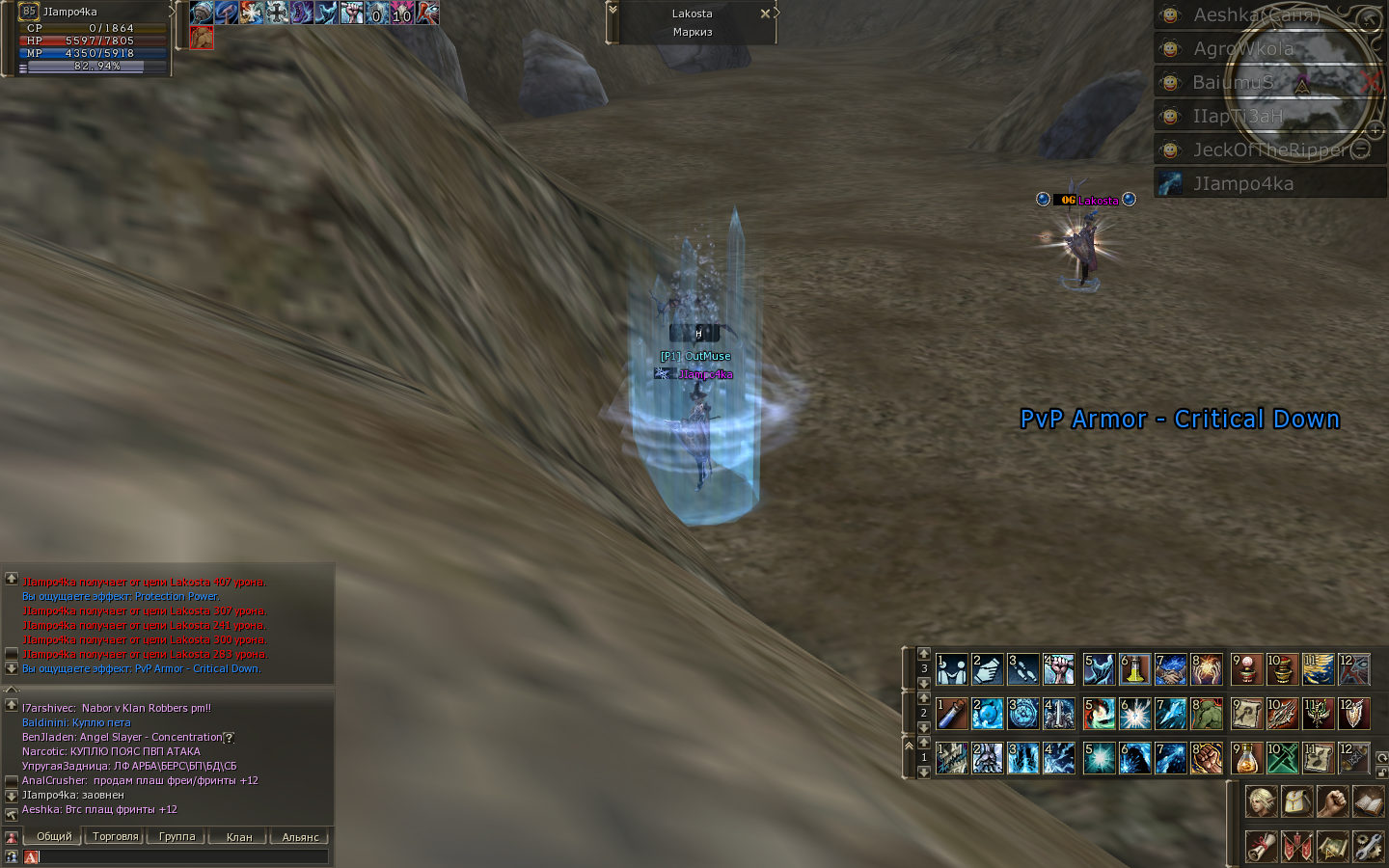Expand the chat window with the chevron above tabs
Screen dimensions: 1389x868
(x=10, y=688)
